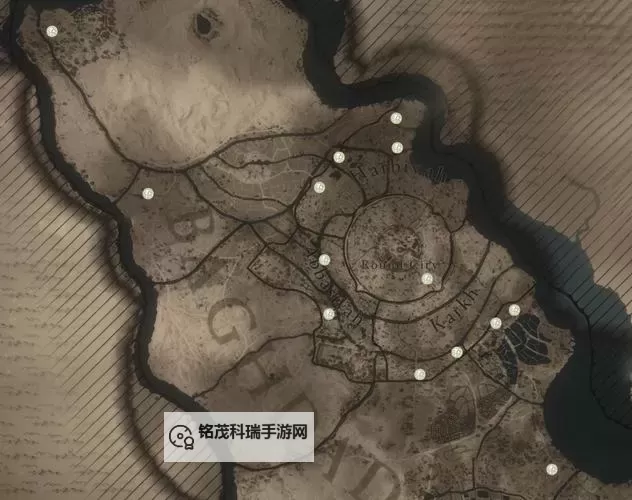Select the map marker inside Round City
The width and height of the screenshot is (632, 500).
[x=427, y=278]
